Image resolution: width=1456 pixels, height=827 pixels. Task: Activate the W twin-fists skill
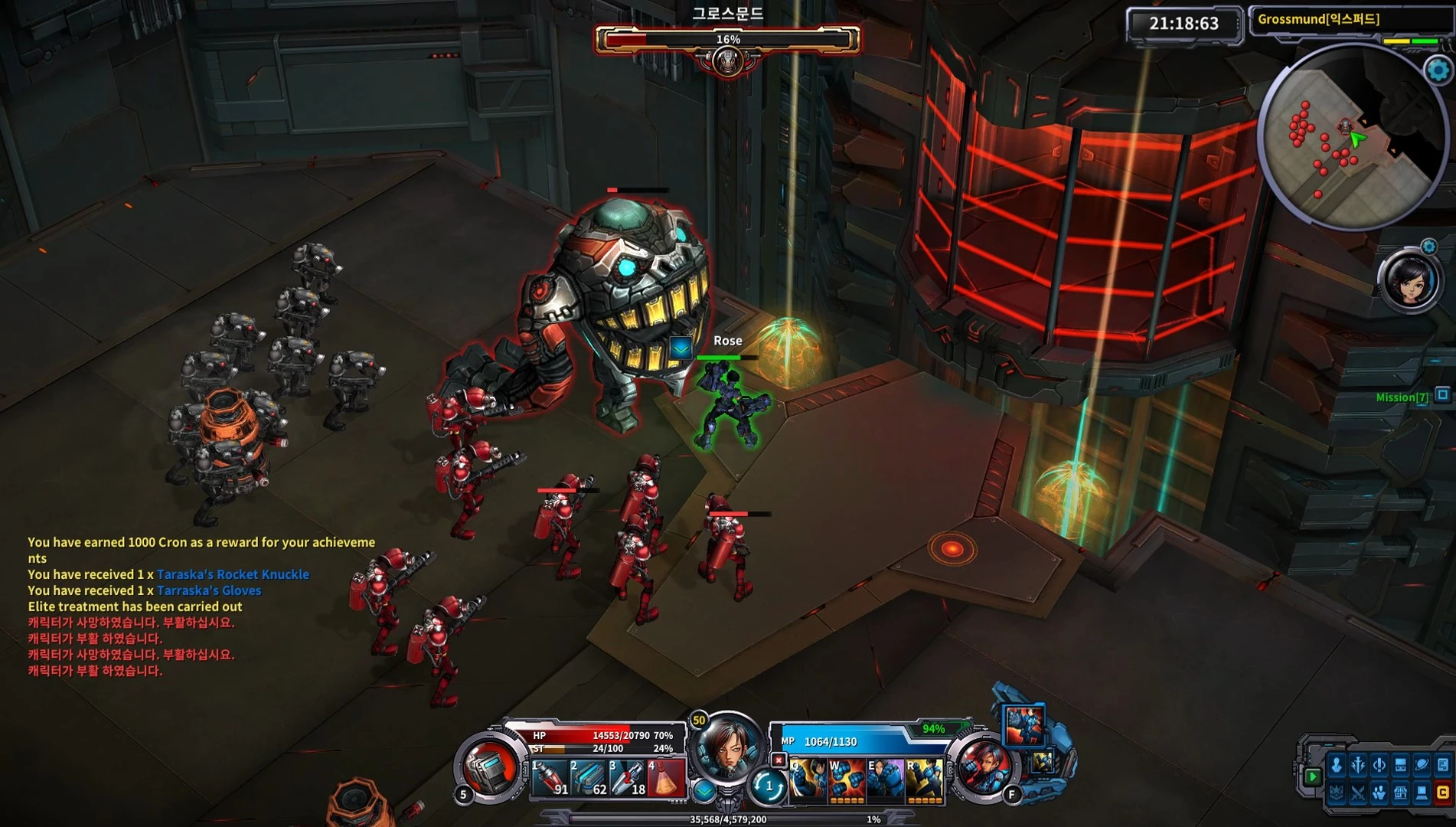click(x=847, y=780)
